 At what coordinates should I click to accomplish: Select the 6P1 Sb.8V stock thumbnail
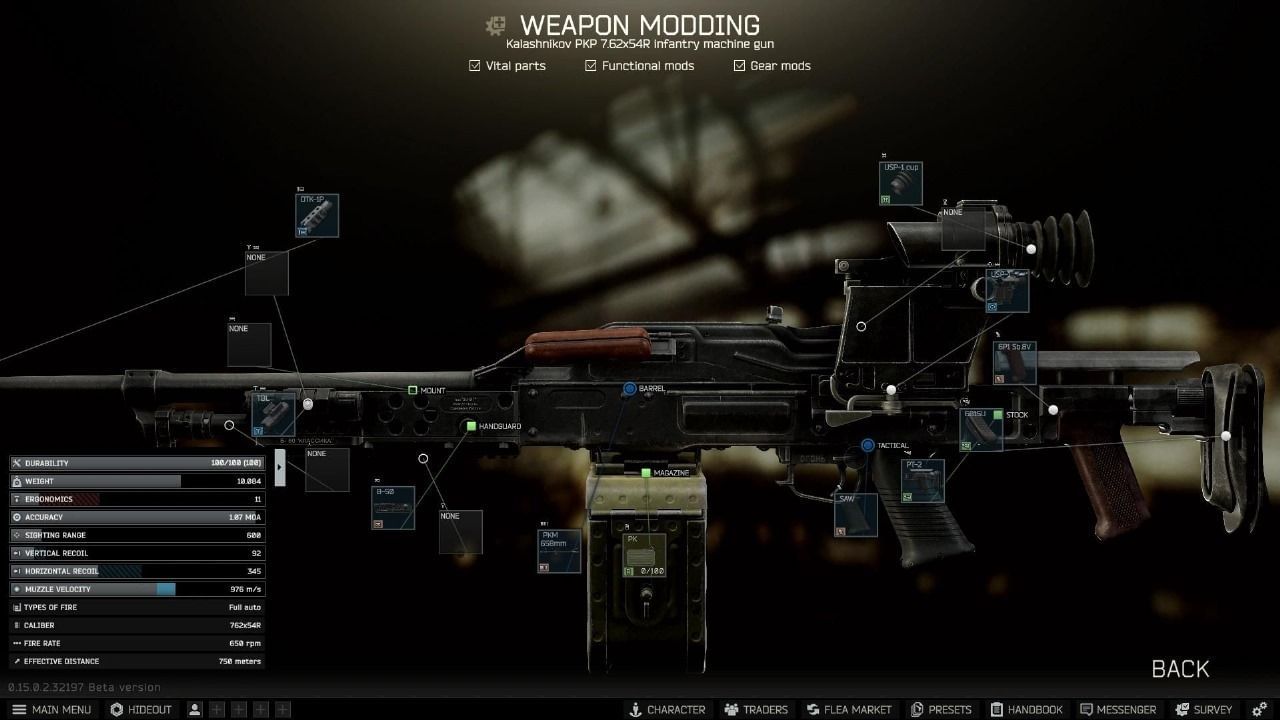click(x=1017, y=361)
